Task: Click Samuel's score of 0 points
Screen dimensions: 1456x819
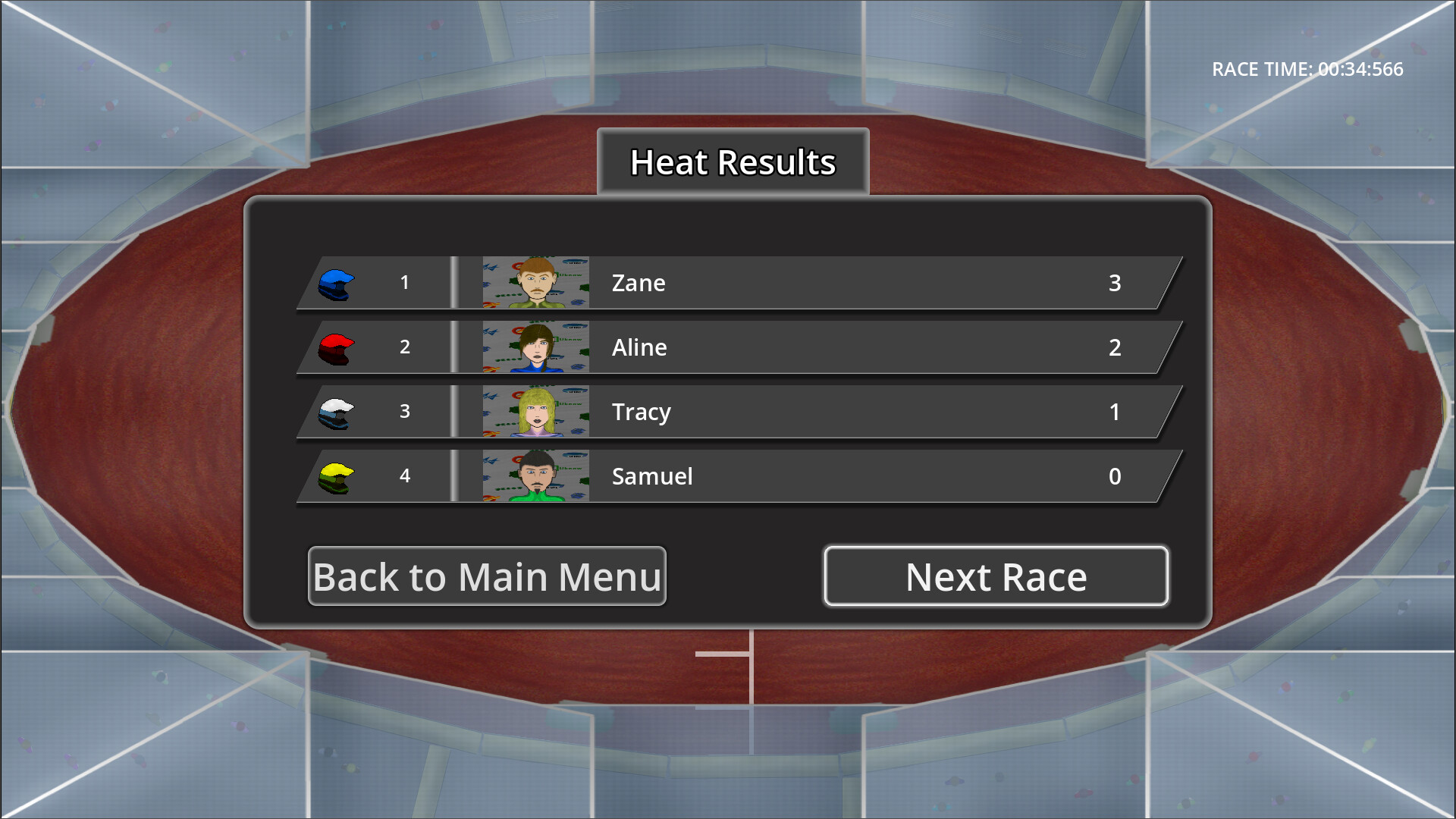Action: point(1114,476)
